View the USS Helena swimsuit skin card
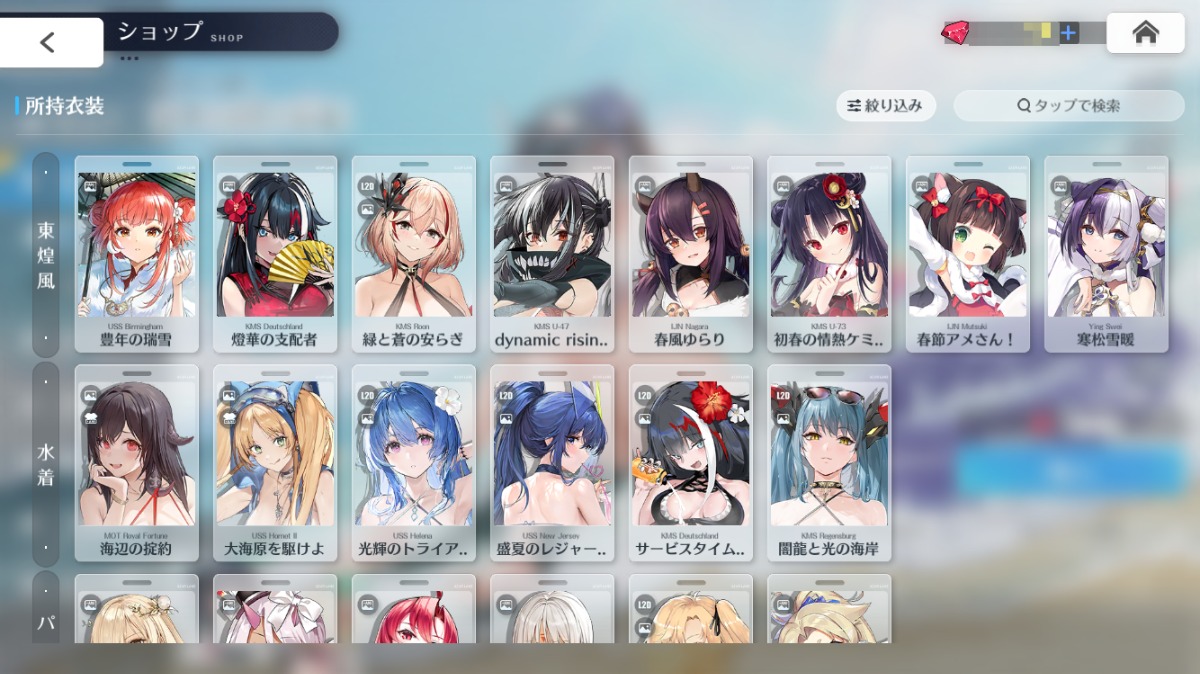The width and height of the screenshot is (1200, 674). pyautogui.click(x=413, y=463)
